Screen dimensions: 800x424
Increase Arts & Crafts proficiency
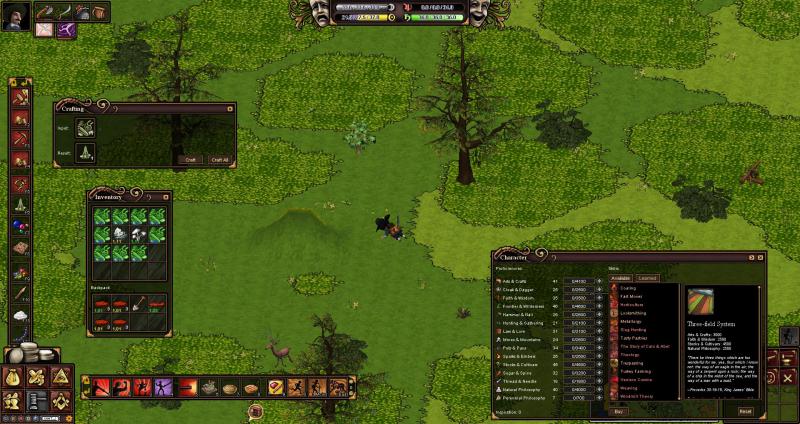pos(599,281)
